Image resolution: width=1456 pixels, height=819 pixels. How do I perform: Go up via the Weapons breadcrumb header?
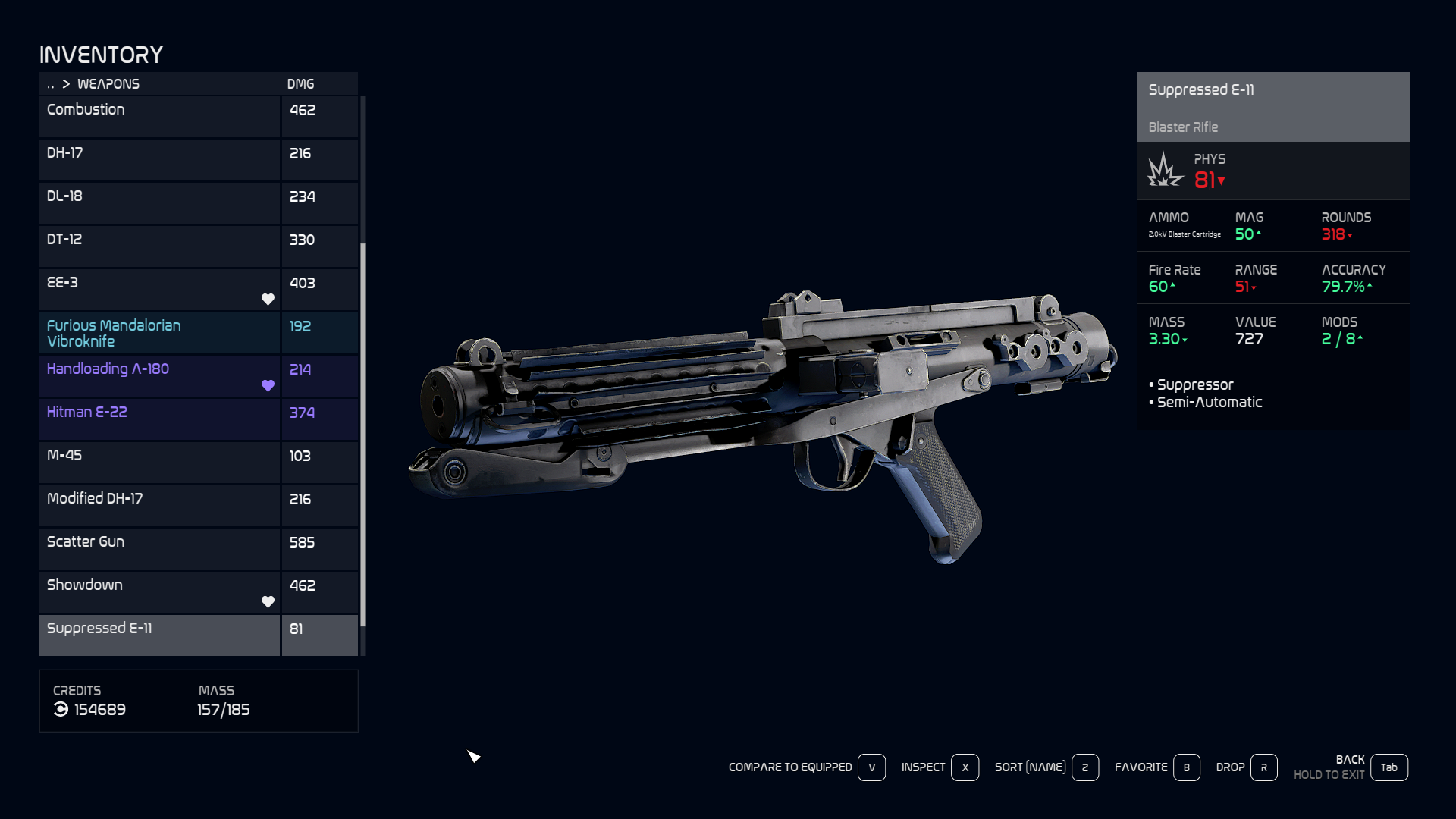pyautogui.click(x=108, y=84)
